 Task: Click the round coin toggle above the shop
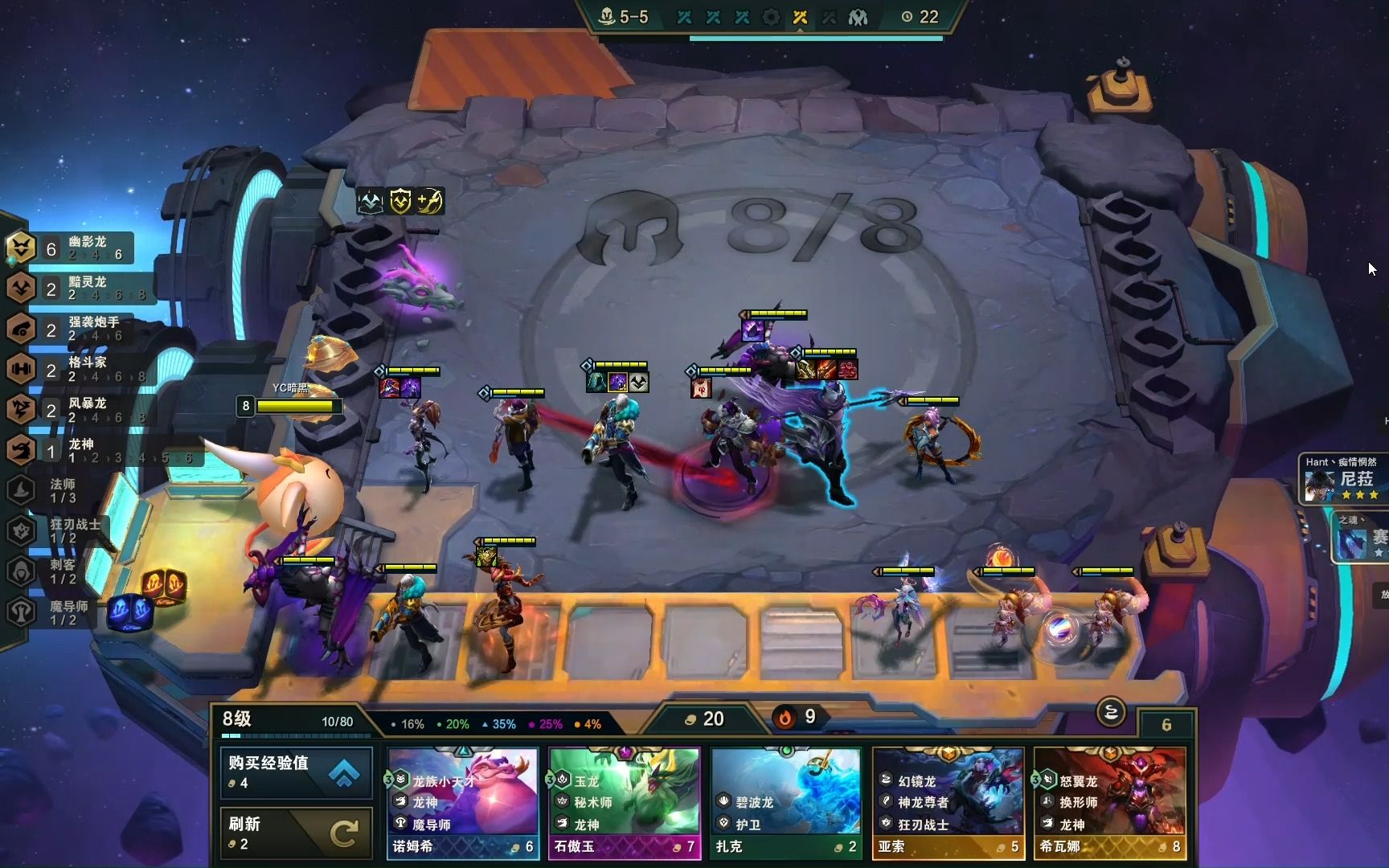(x=1110, y=712)
